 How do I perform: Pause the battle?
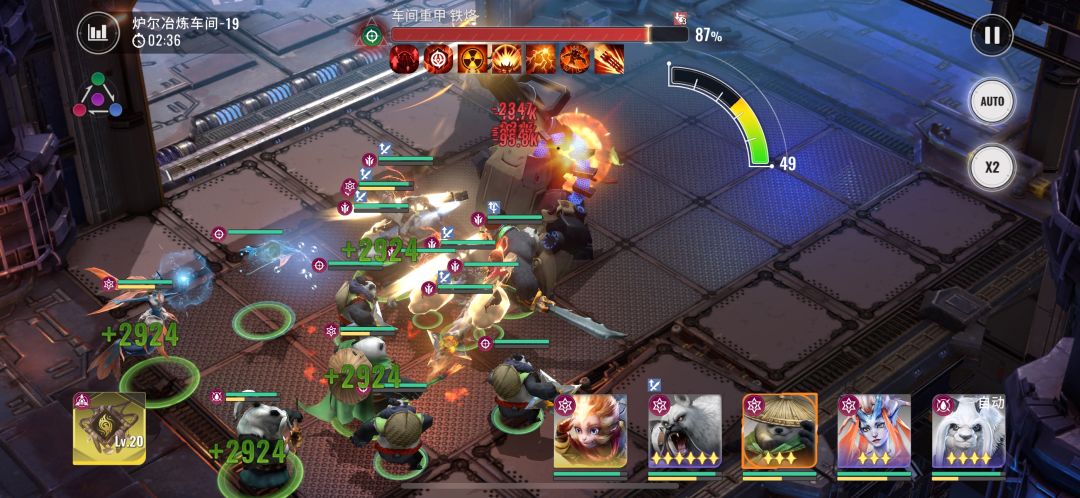coord(991,36)
